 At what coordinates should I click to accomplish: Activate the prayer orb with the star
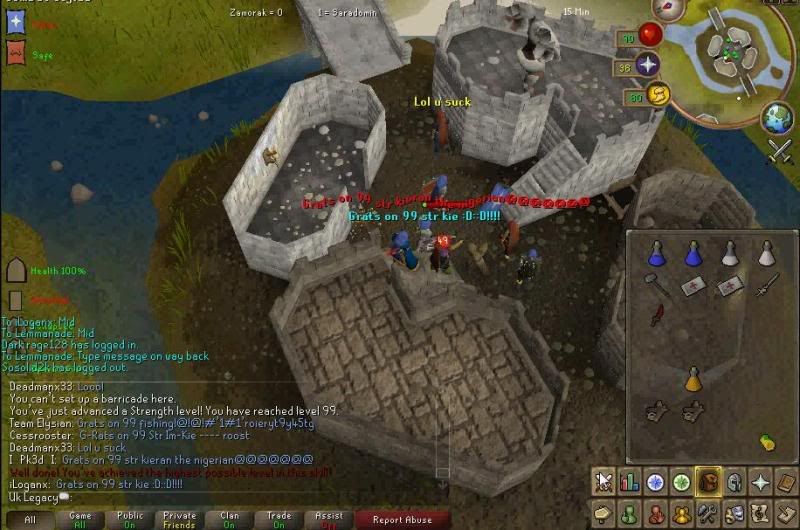(x=649, y=66)
